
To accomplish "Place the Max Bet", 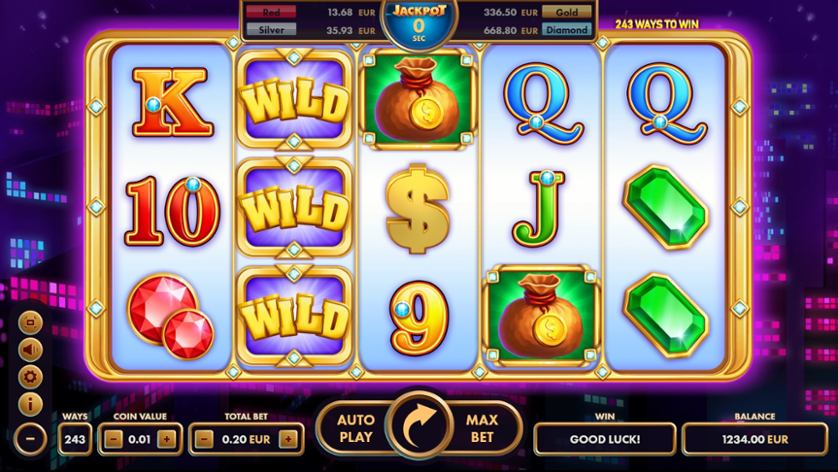I will tap(483, 428).
